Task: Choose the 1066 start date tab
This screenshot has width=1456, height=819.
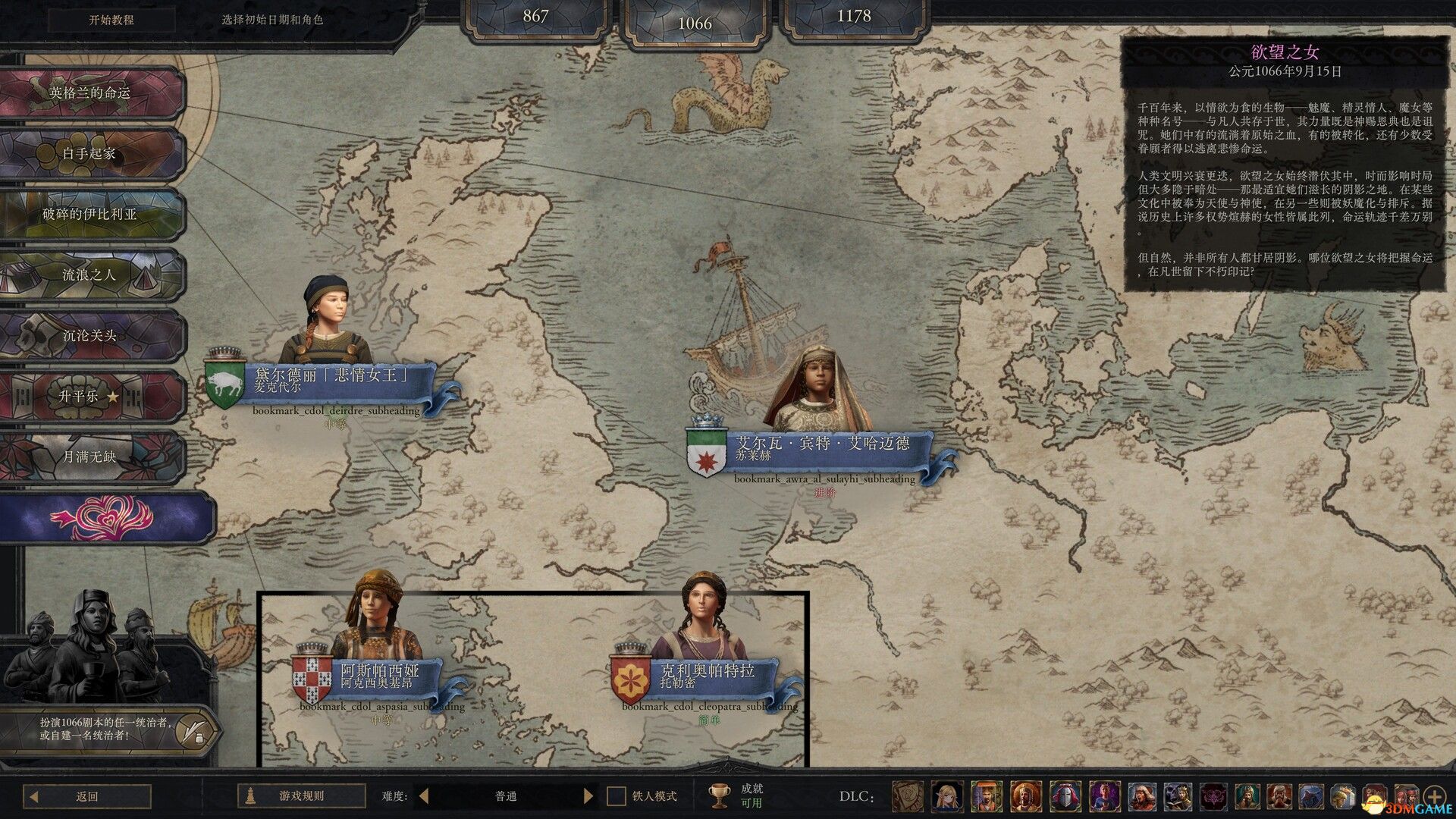Action: click(695, 23)
